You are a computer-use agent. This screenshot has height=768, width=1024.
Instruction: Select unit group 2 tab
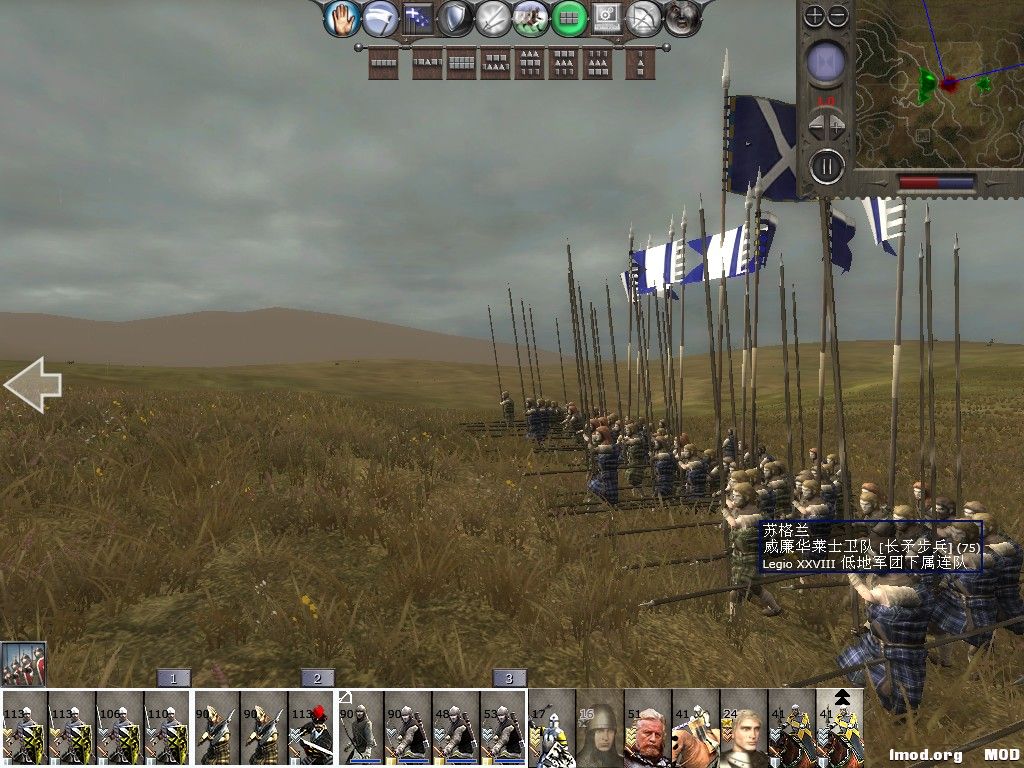(317, 678)
